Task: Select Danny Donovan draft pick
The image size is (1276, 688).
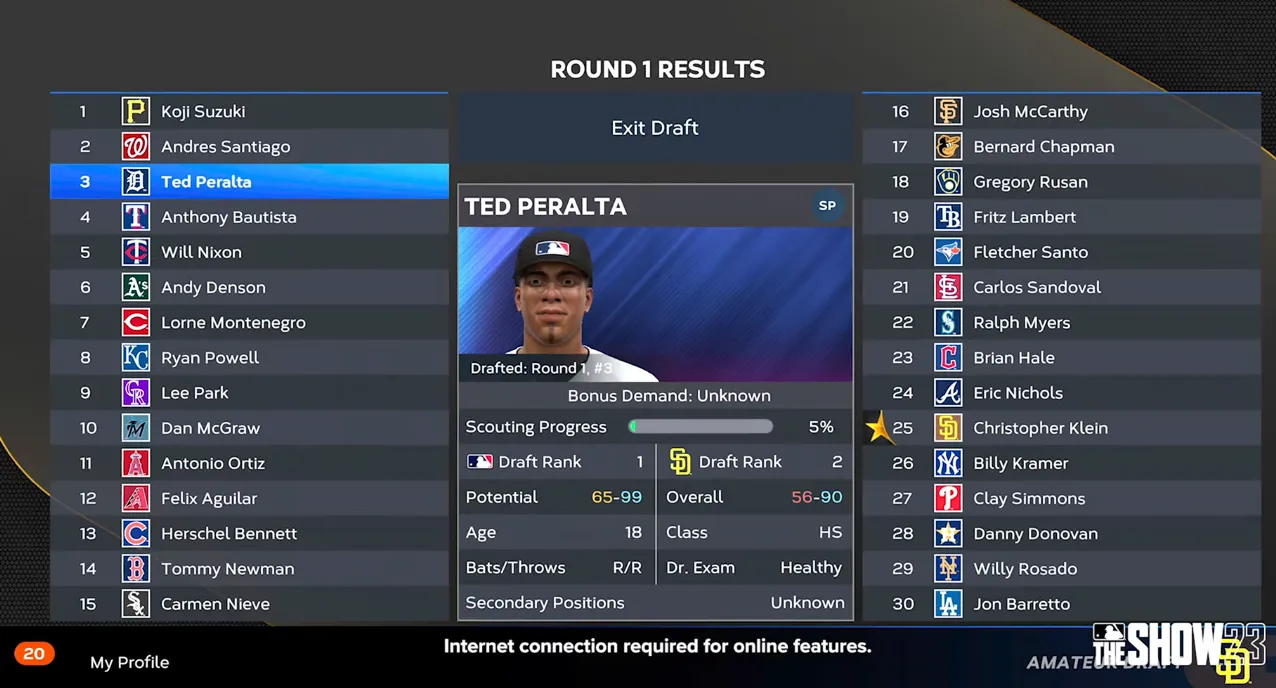Action: pos(1060,533)
